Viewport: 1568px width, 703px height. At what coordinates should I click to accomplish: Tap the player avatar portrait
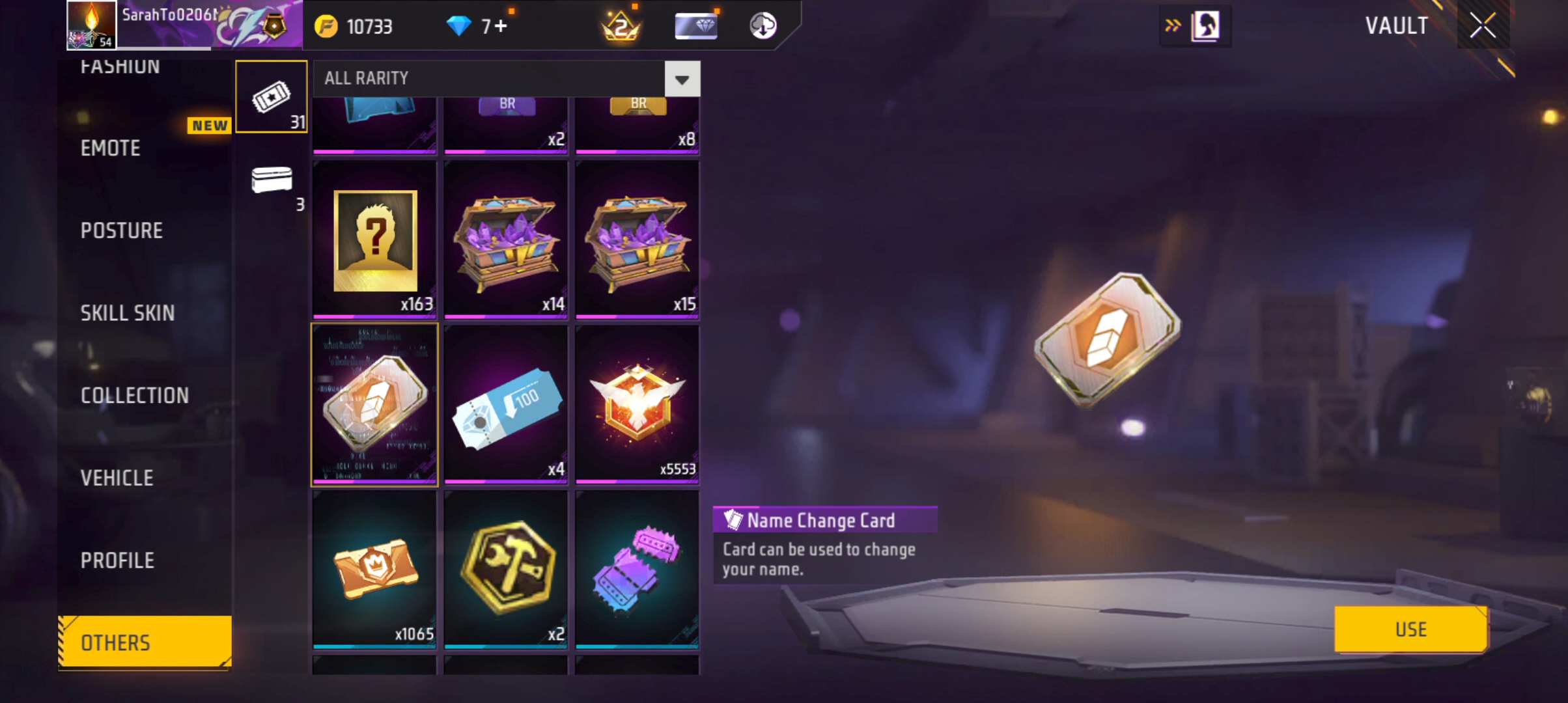[x=90, y=26]
